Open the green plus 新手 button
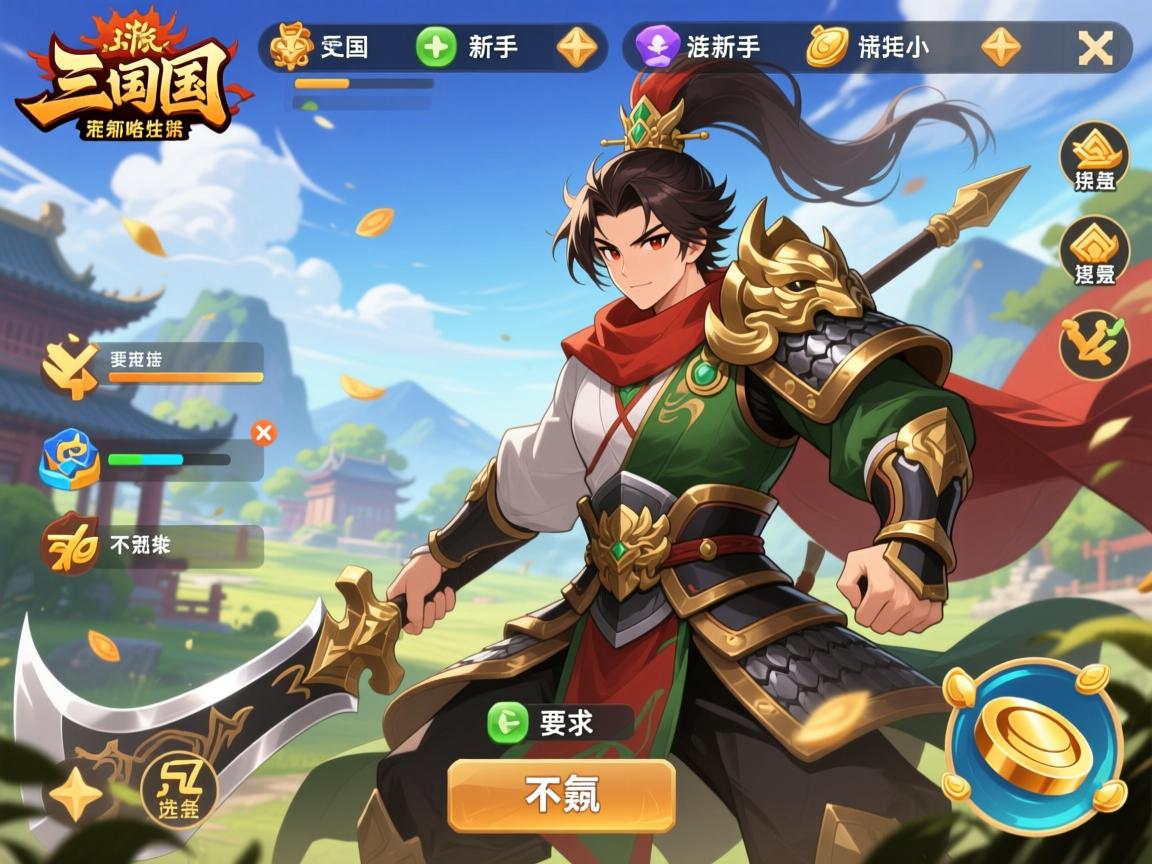The width and height of the screenshot is (1152, 864). [436, 47]
